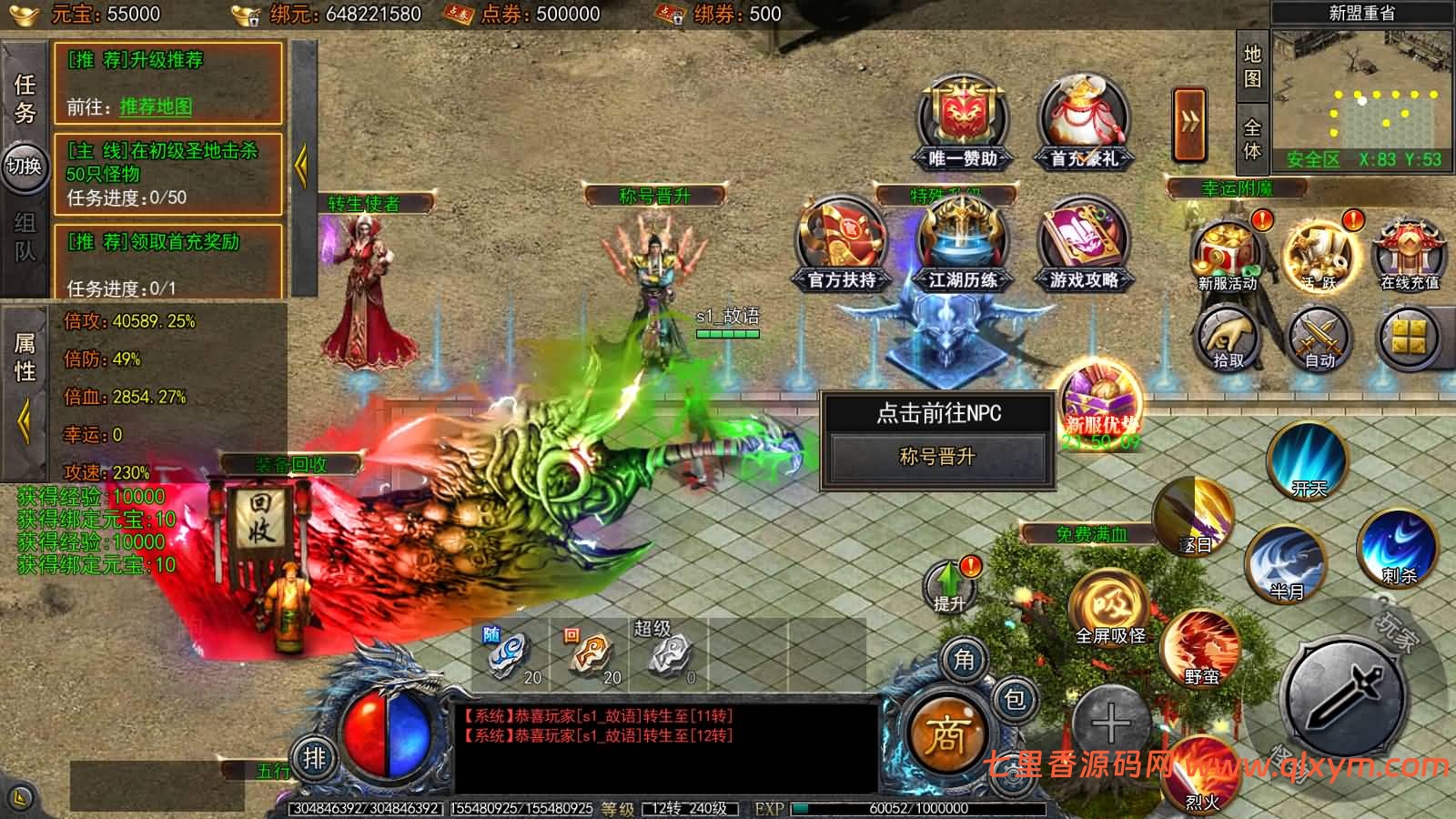The height and width of the screenshot is (819, 1456).
Task: Activate the 半月 skill
Action: 1286,564
